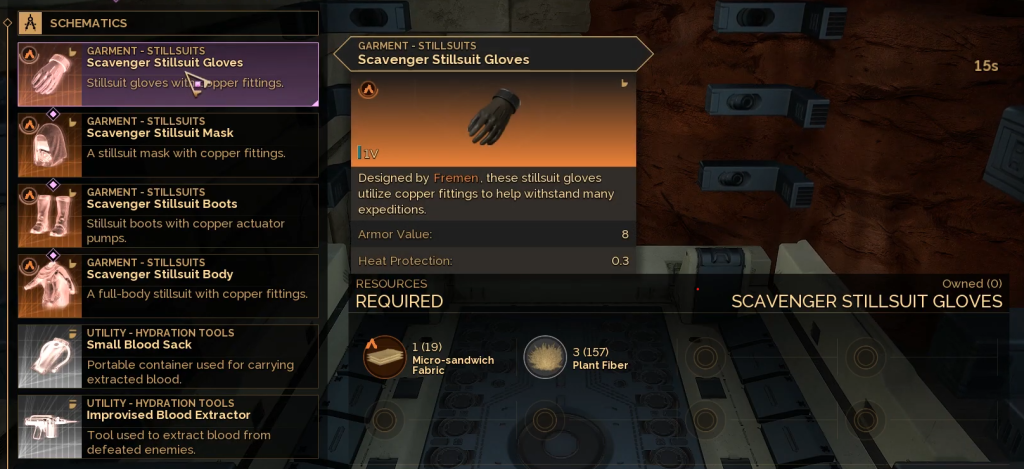The image size is (1024, 469).
Task: Select the Scavenger Stillsuit Gloves schematic
Action: (x=168, y=73)
